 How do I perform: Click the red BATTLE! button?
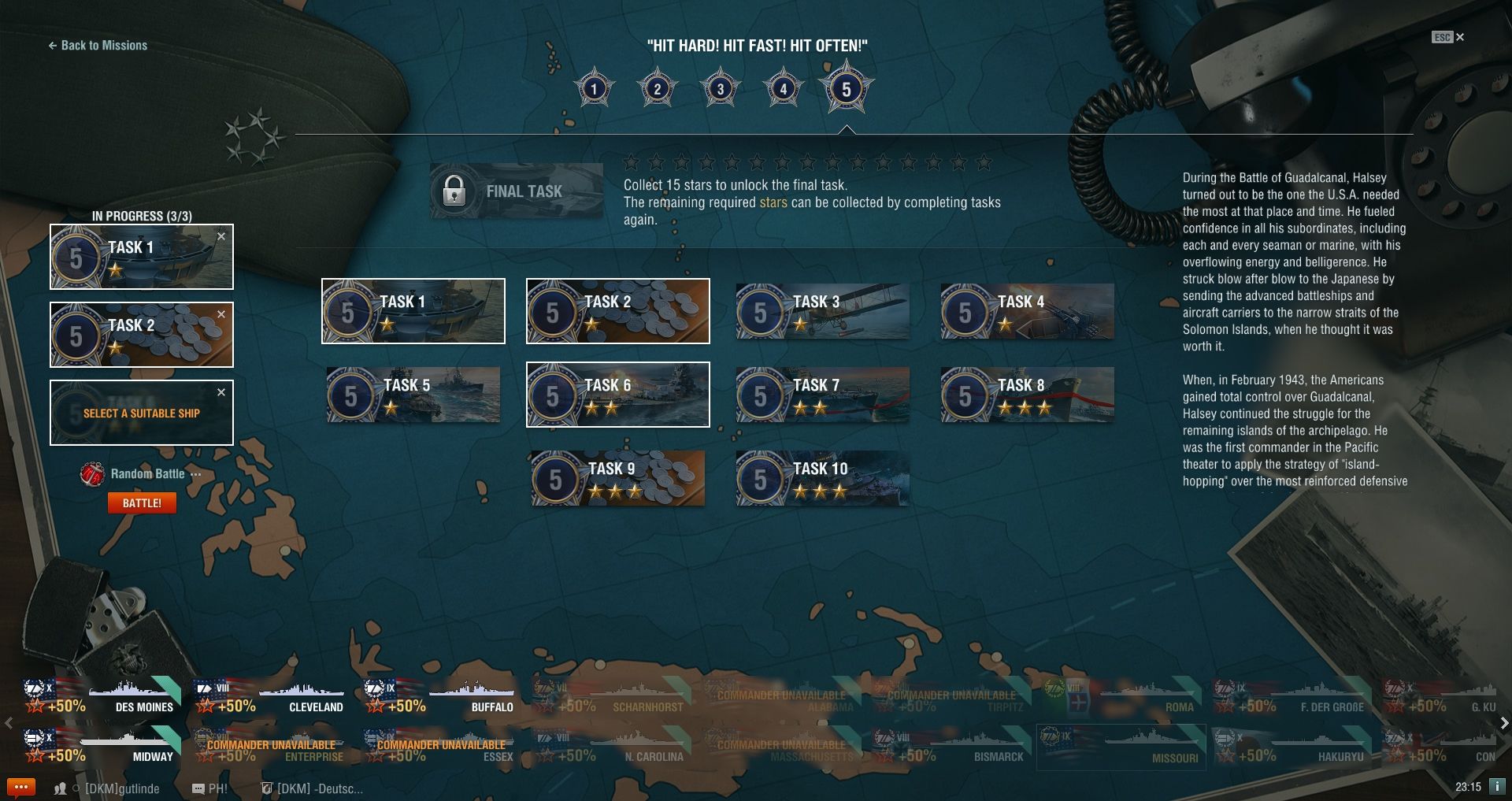(x=142, y=503)
